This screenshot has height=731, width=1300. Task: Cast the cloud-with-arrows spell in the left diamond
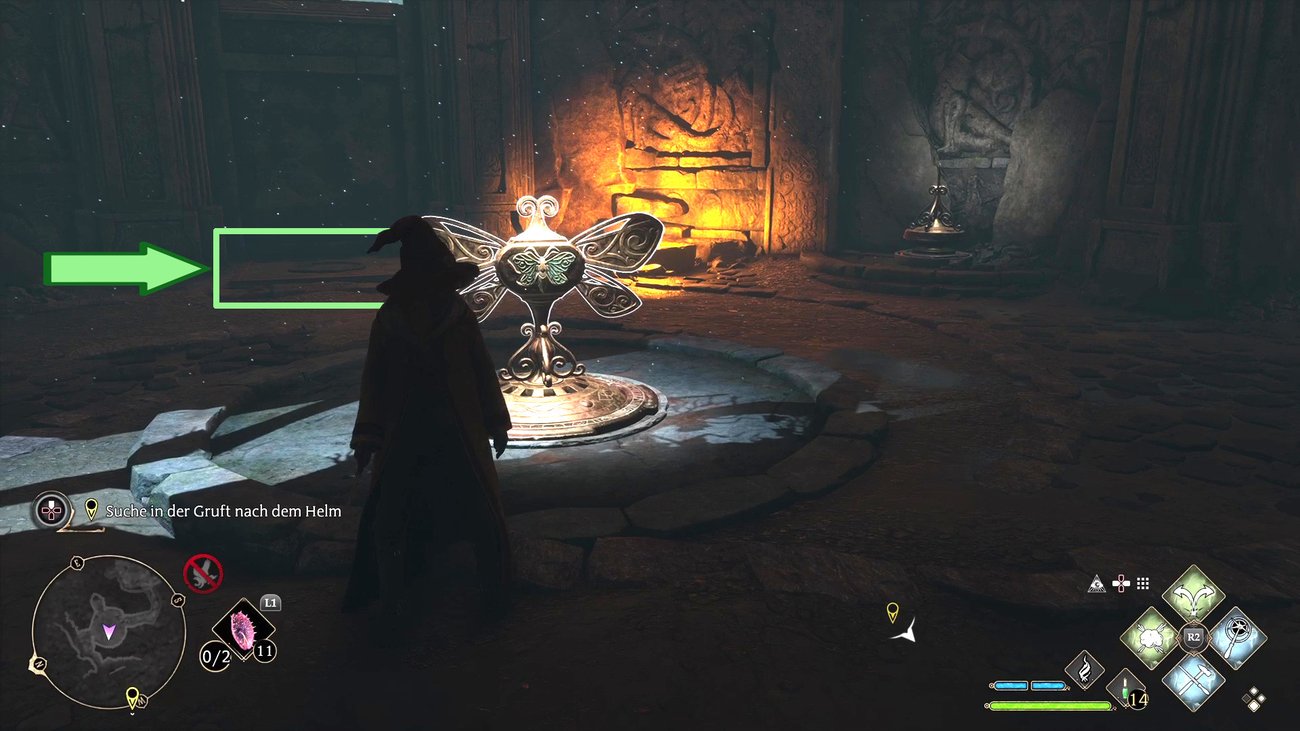1151,636
